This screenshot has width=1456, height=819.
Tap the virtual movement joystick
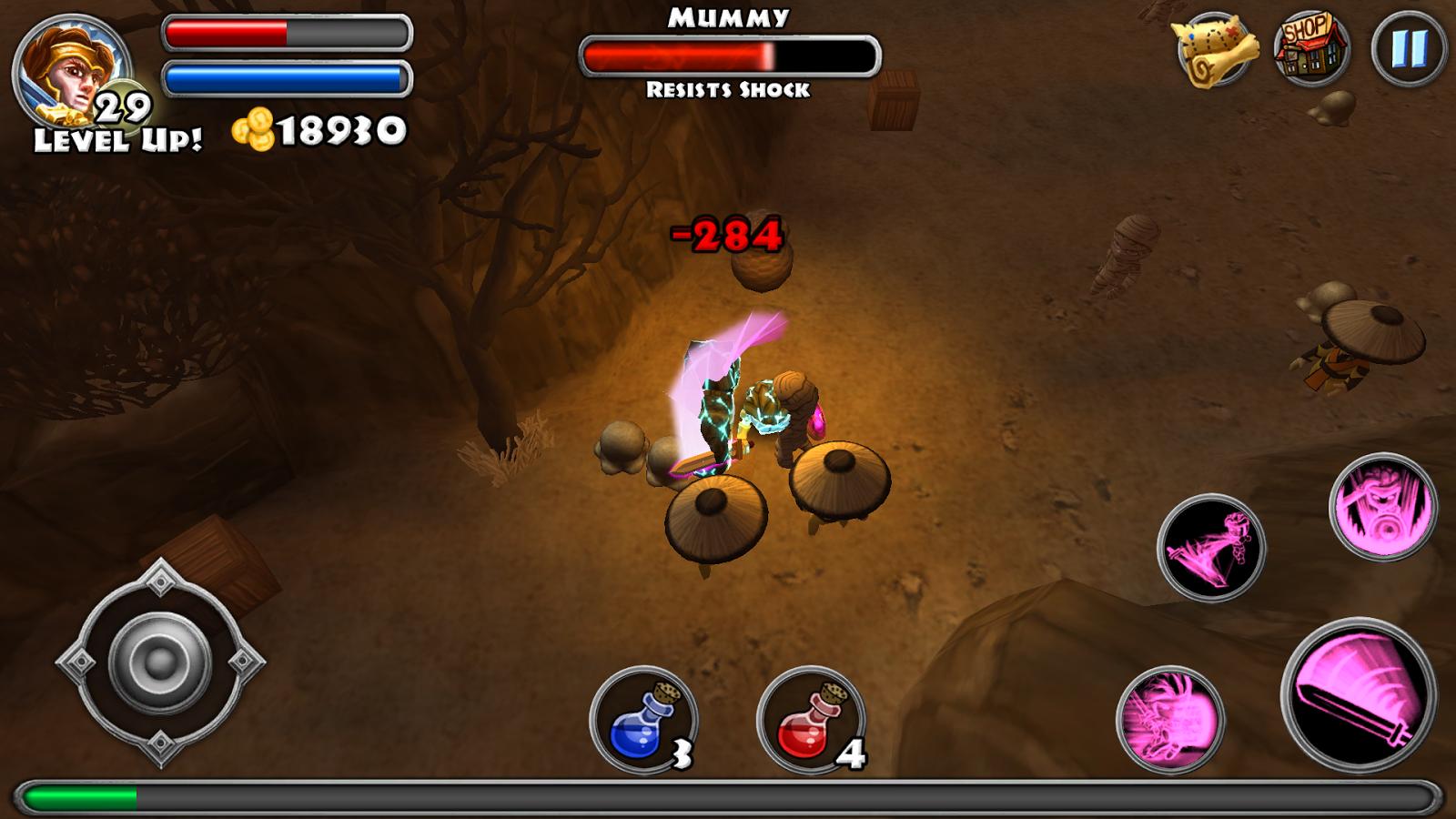(x=160, y=662)
